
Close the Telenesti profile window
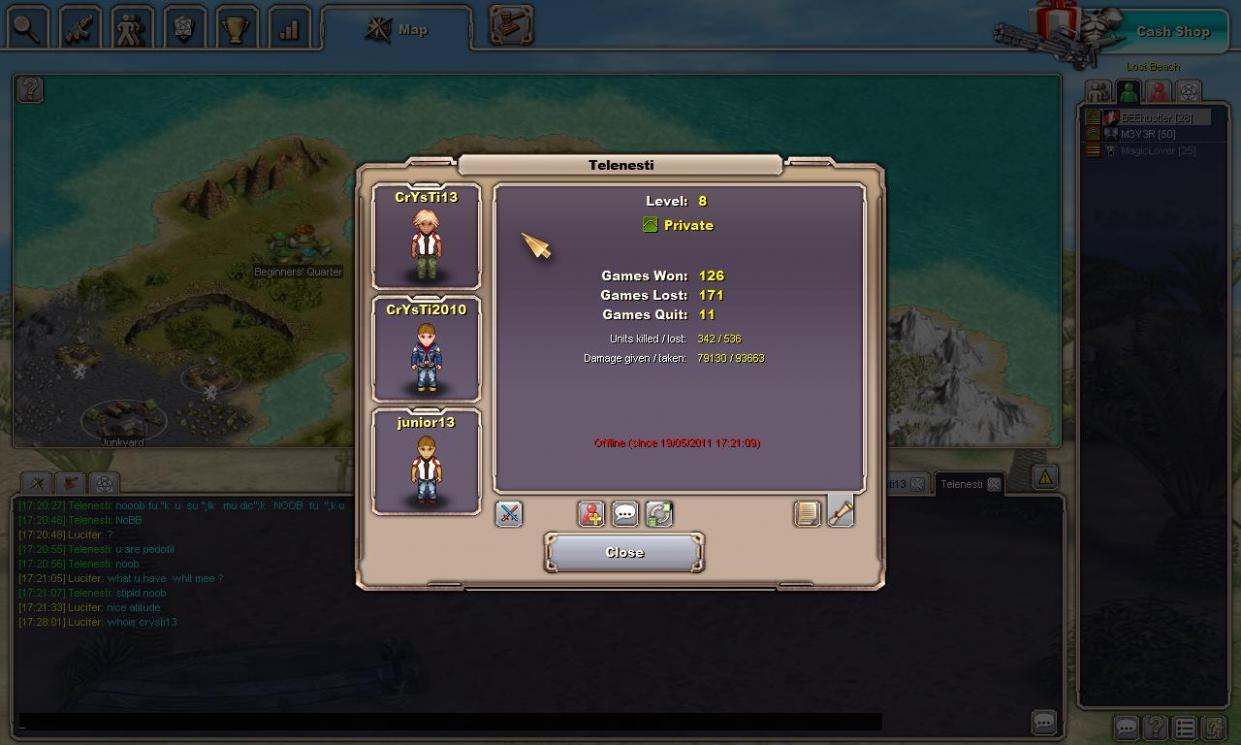point(624,552)
